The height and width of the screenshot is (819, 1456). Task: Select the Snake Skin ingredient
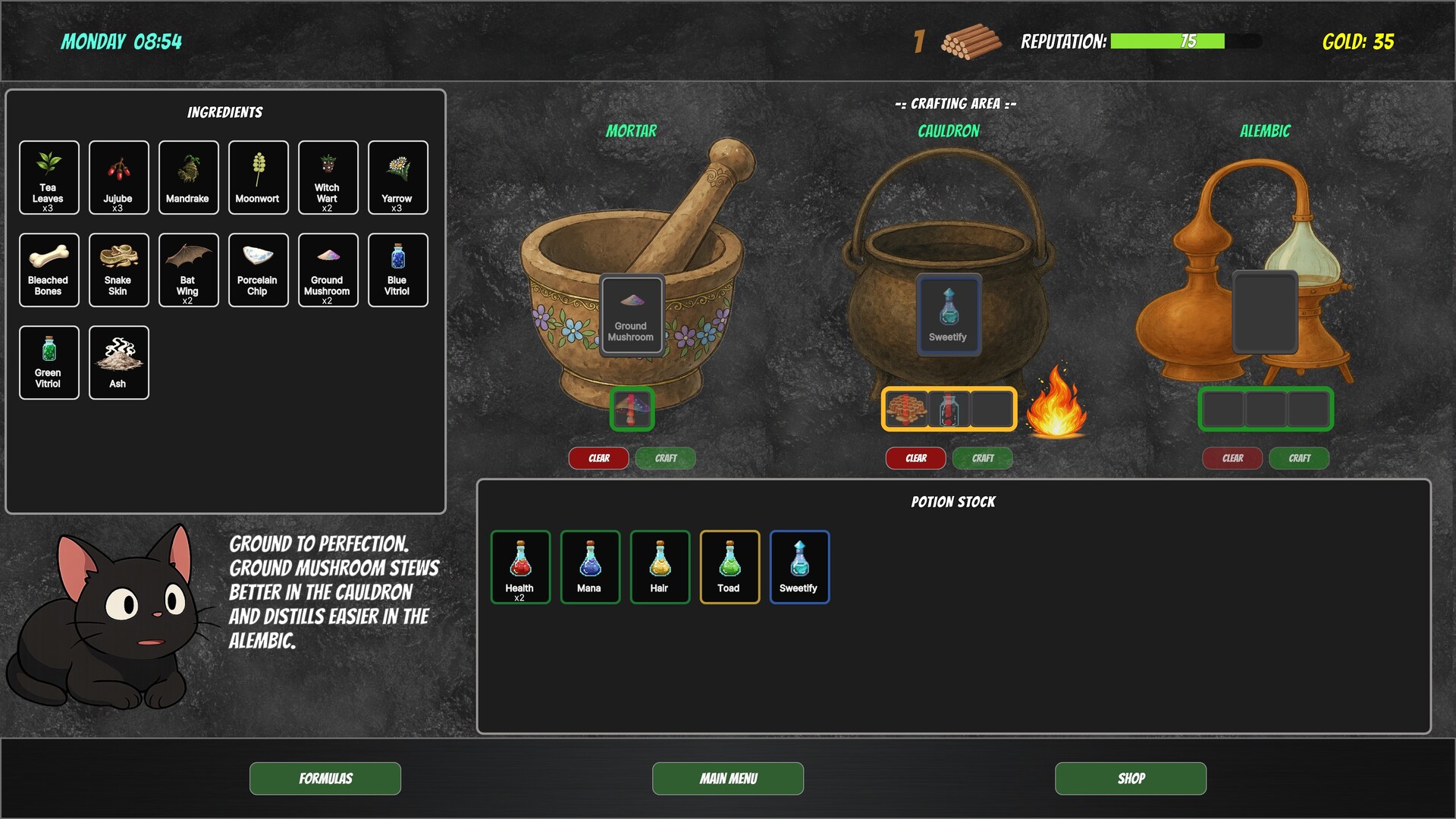pyautogui.click(x=118, y=270)
